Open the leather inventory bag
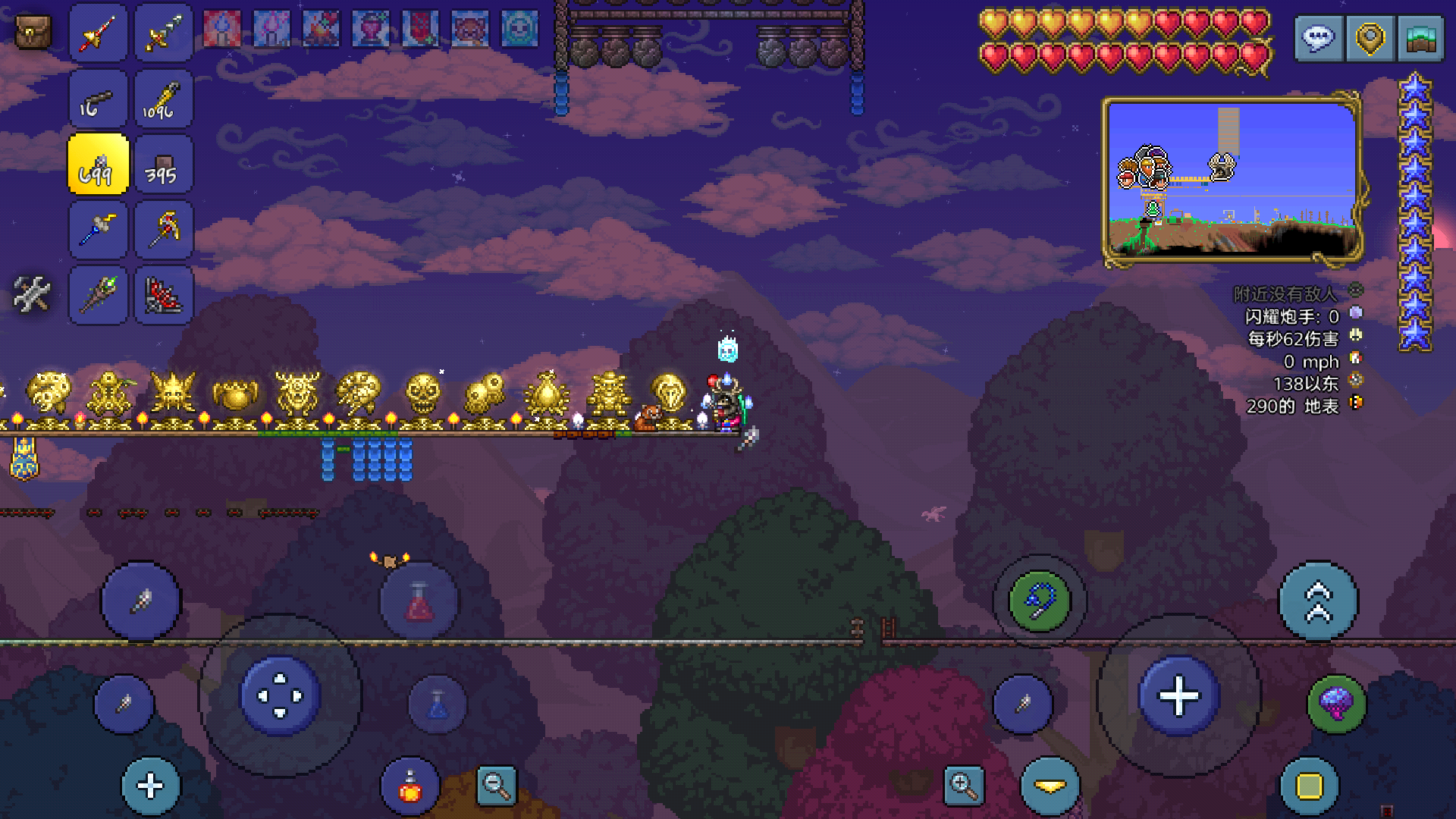1456x819 pixels. click(33, 33)
